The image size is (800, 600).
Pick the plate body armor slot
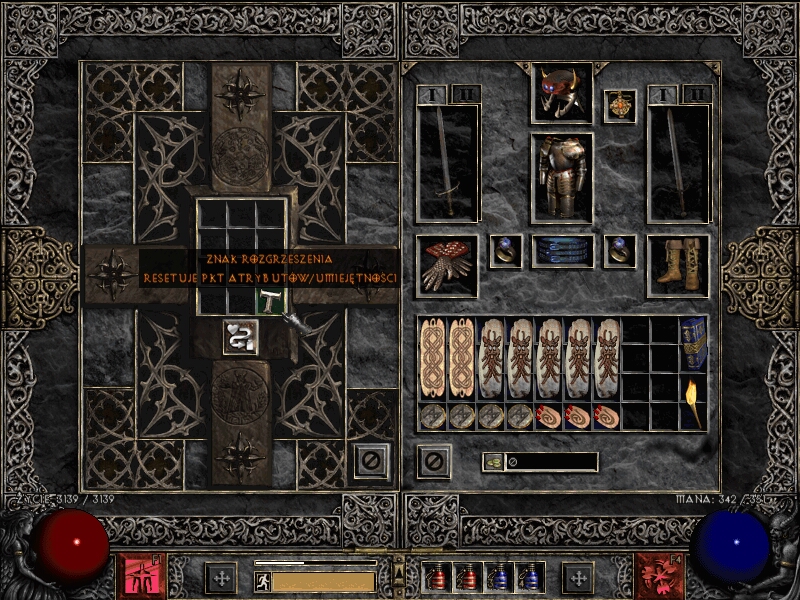[561, 176]
